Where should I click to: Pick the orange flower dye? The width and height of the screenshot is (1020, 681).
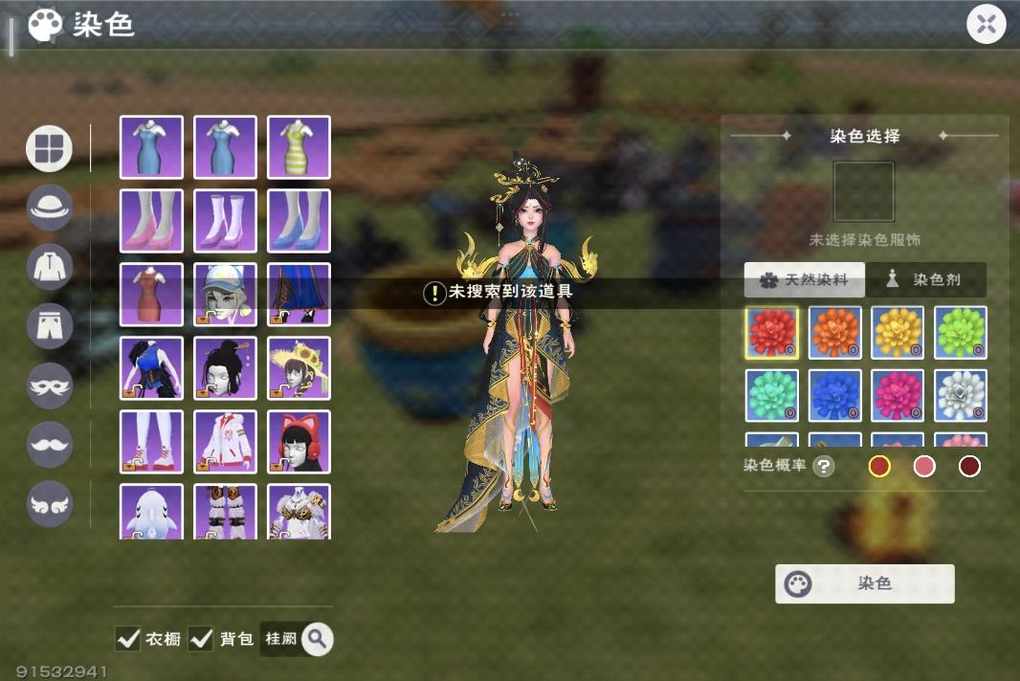[x=835, y=332]
